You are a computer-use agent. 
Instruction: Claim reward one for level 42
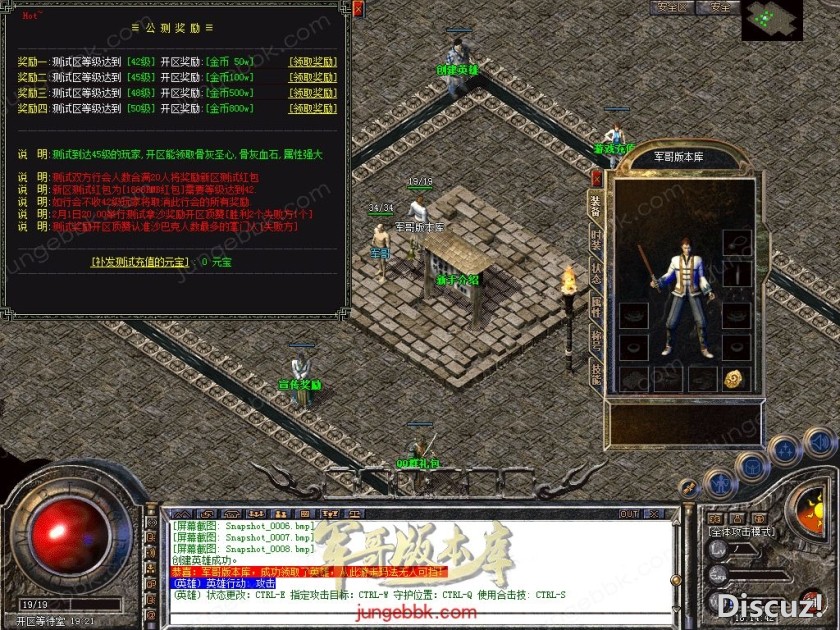(x=312, y=62)
